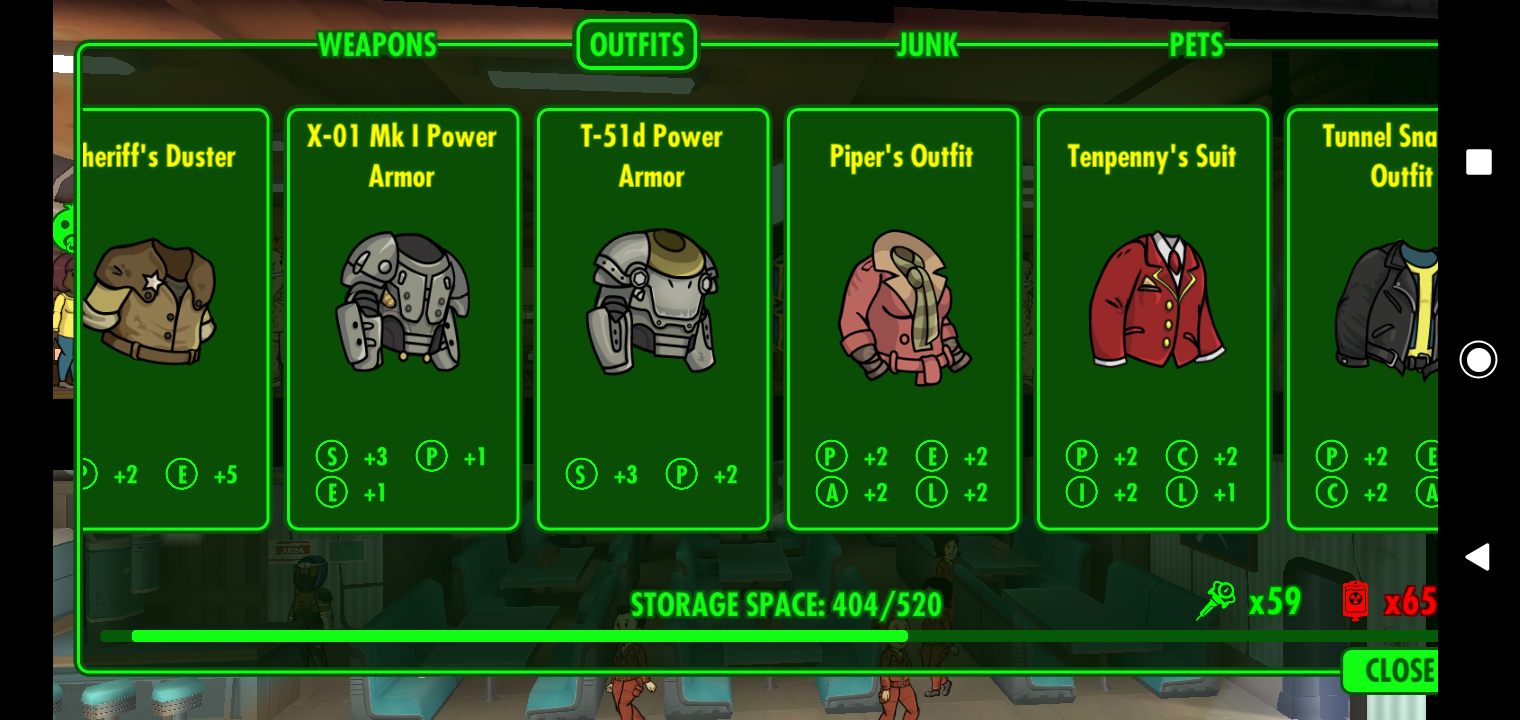Click the Charisma icon on Tunnel Snakes Outfit

1332,492
